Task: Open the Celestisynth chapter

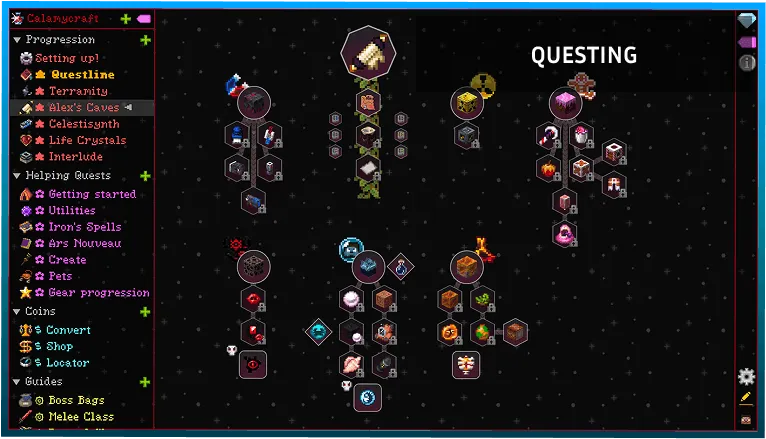Action: (x=84, y=124)
